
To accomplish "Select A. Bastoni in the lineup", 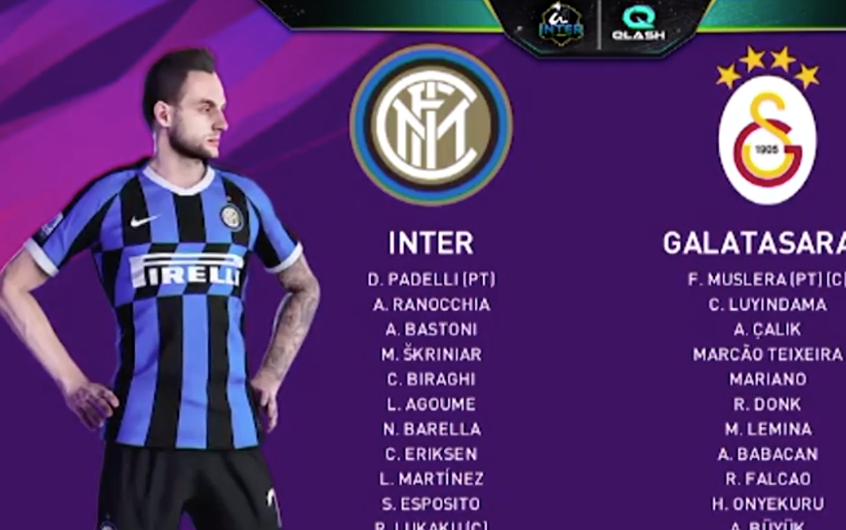I will click(431, 330).
